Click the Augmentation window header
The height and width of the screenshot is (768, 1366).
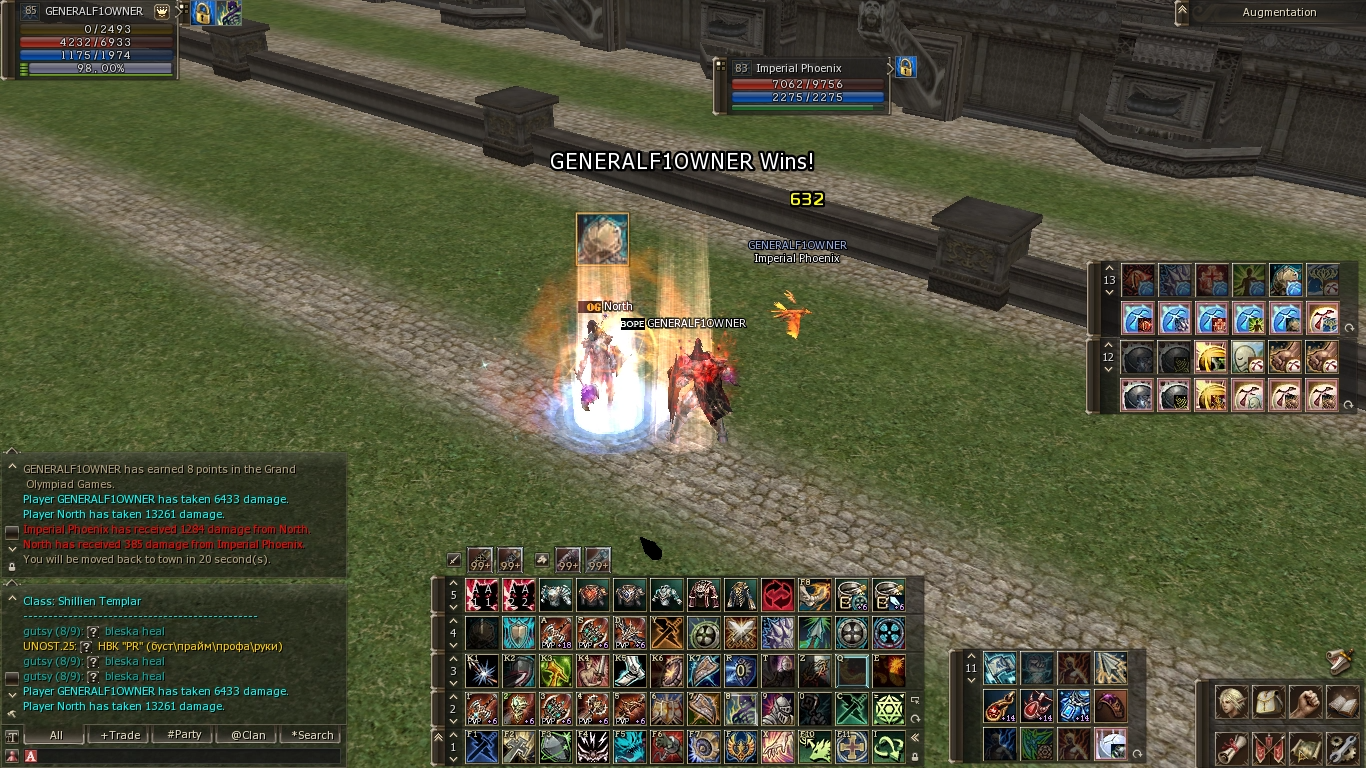1279,12
